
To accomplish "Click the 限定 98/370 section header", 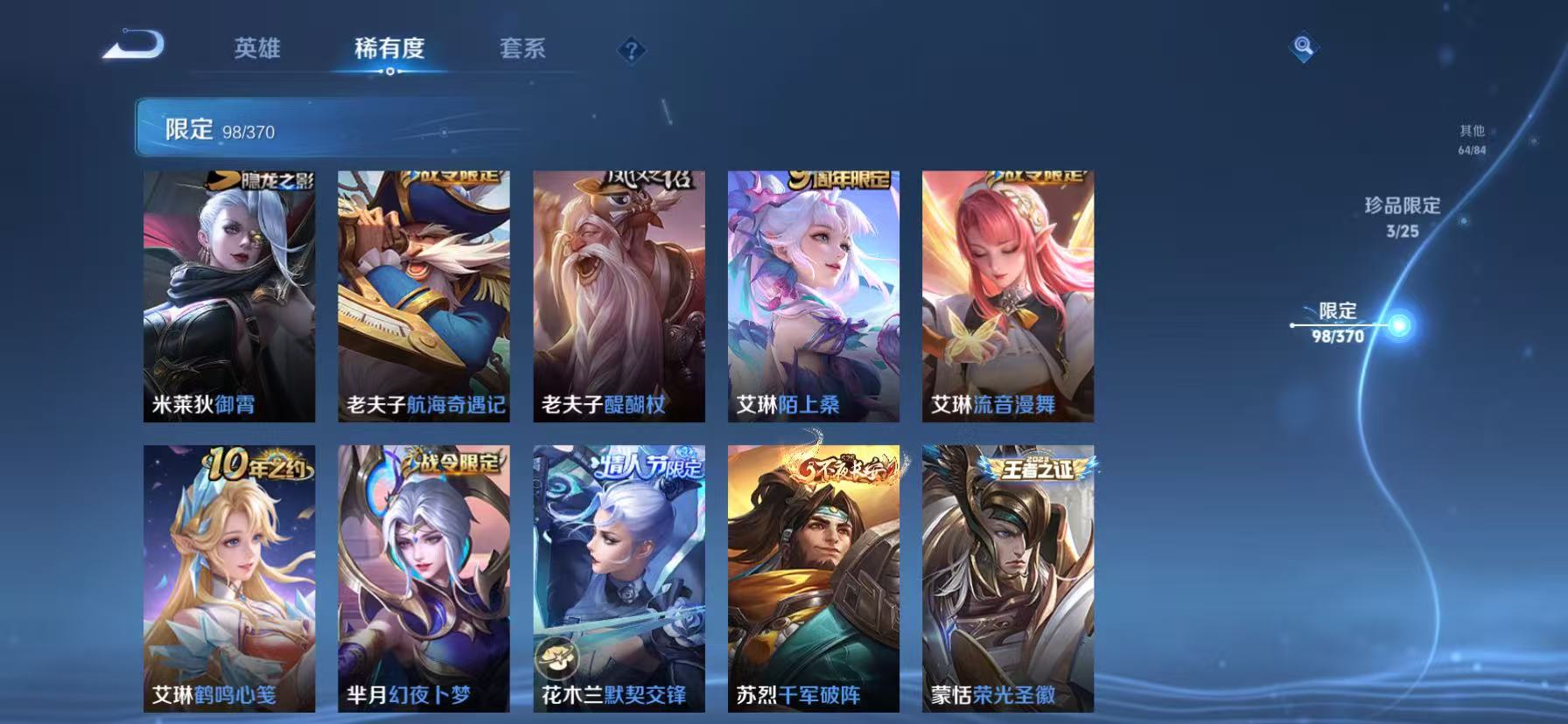I will coord(219,129).
